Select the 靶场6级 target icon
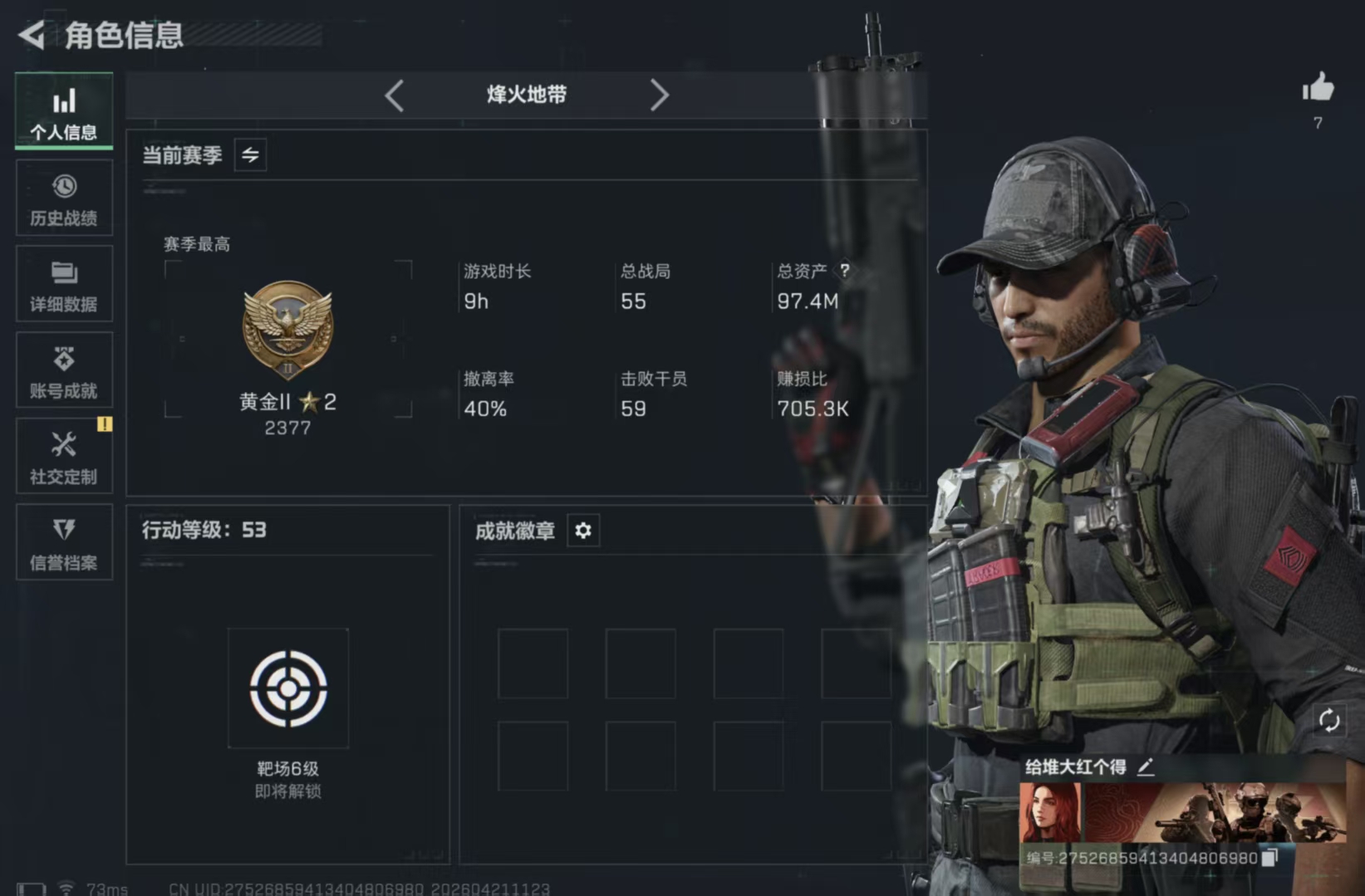The height and width of the screenshot is (896, 1365). click(x=288, y=688)
